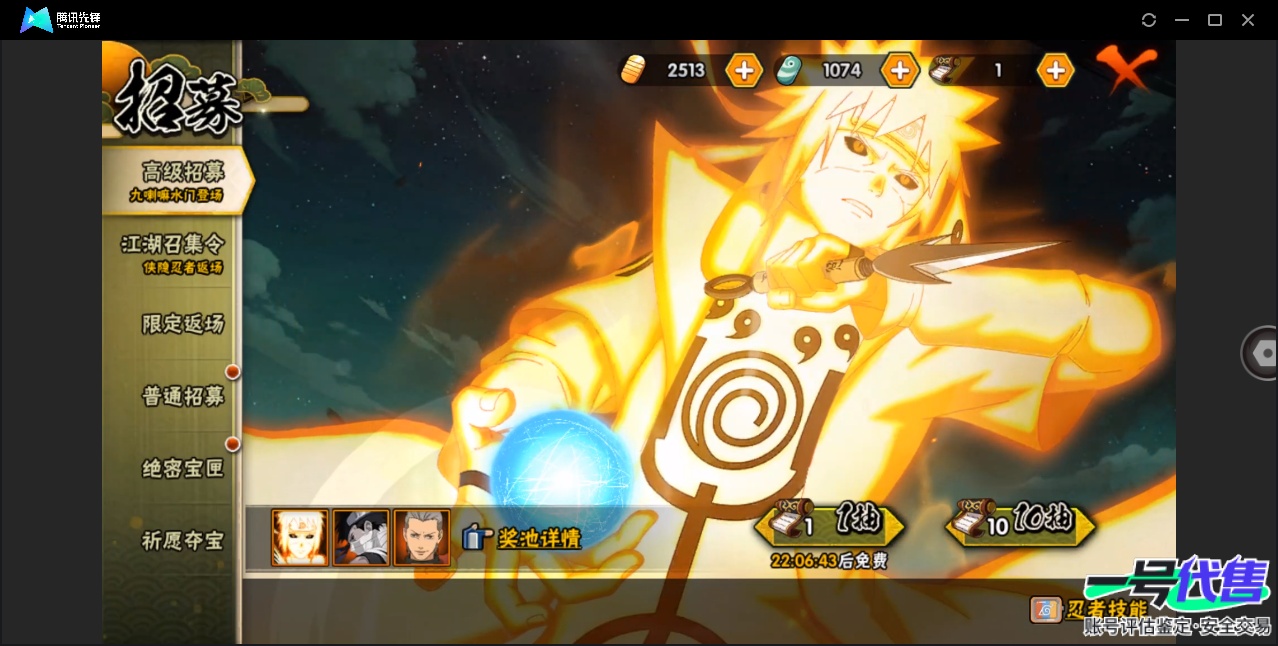Image resolution: width=1278 pixels, height=646 pixels.
Task: View the golden Minato ninja portrait
Action: (300, 538)
